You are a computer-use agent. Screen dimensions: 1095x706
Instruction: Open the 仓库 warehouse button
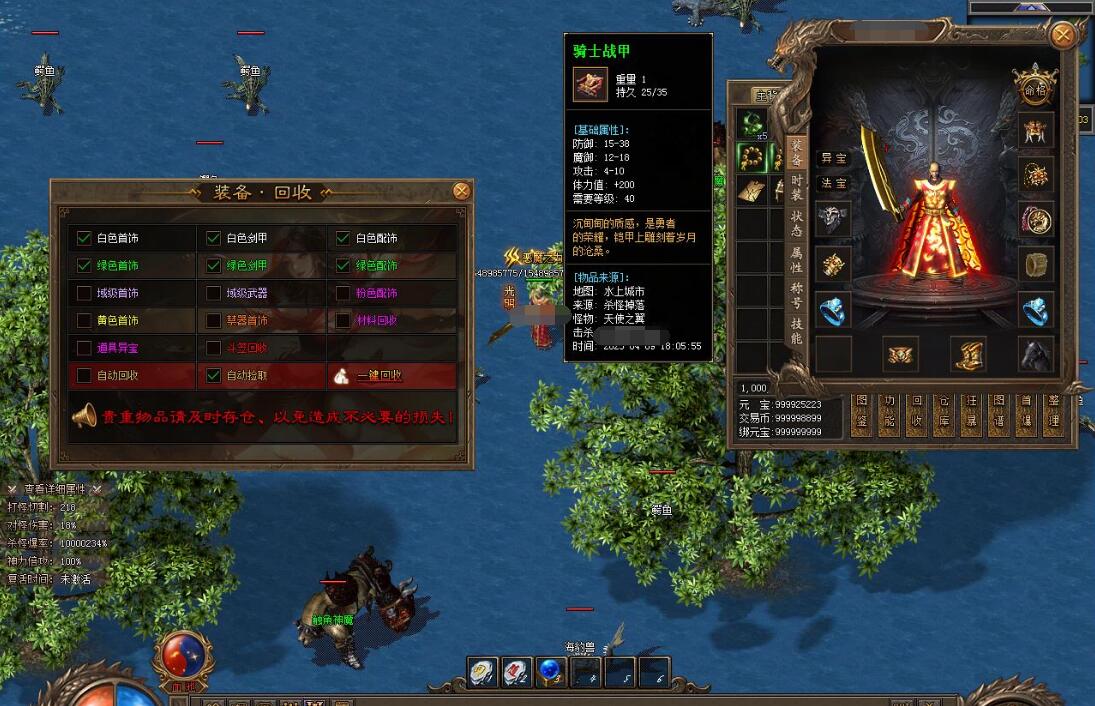(941, 412)
